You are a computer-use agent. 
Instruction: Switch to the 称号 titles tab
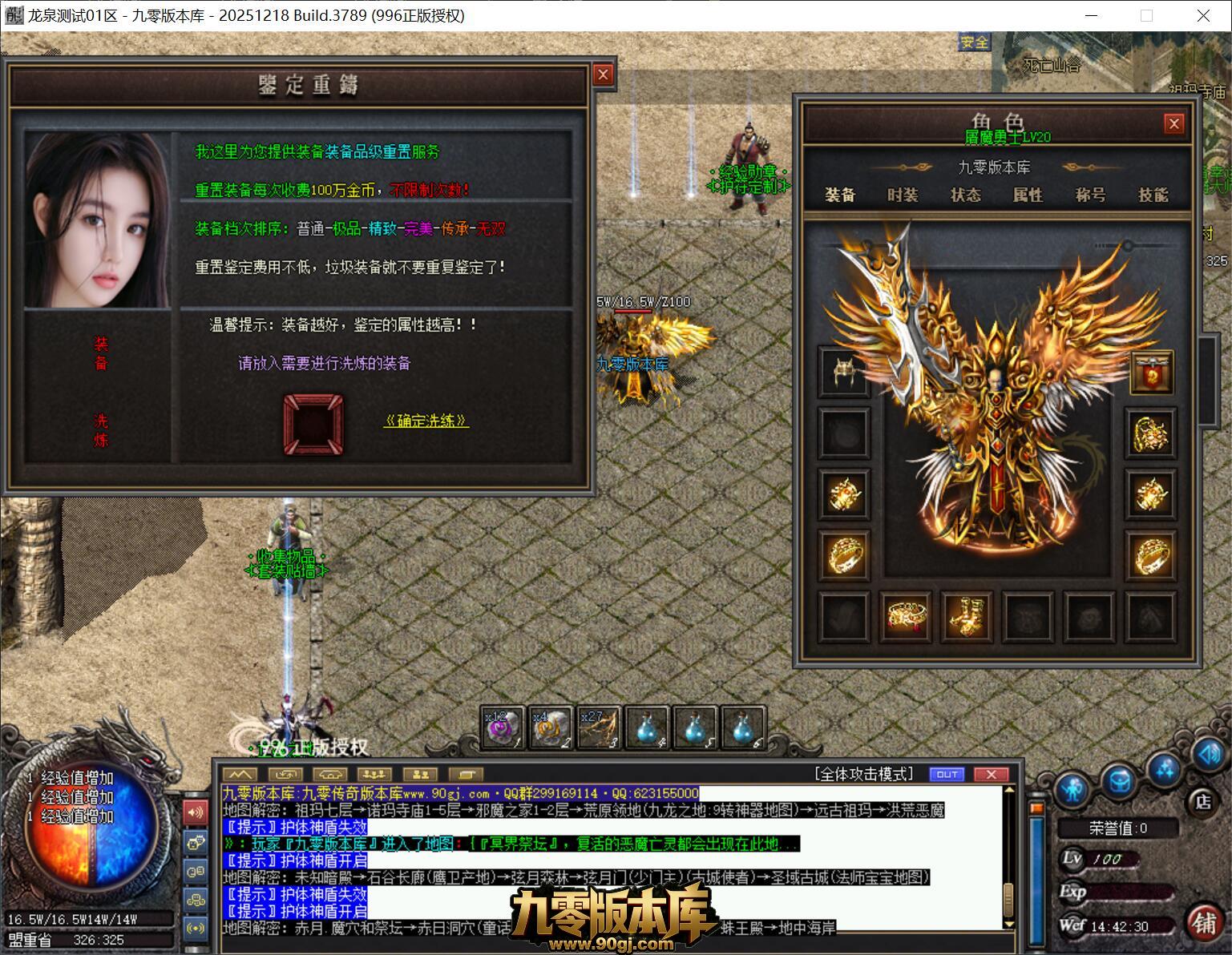coord(1090,195)
